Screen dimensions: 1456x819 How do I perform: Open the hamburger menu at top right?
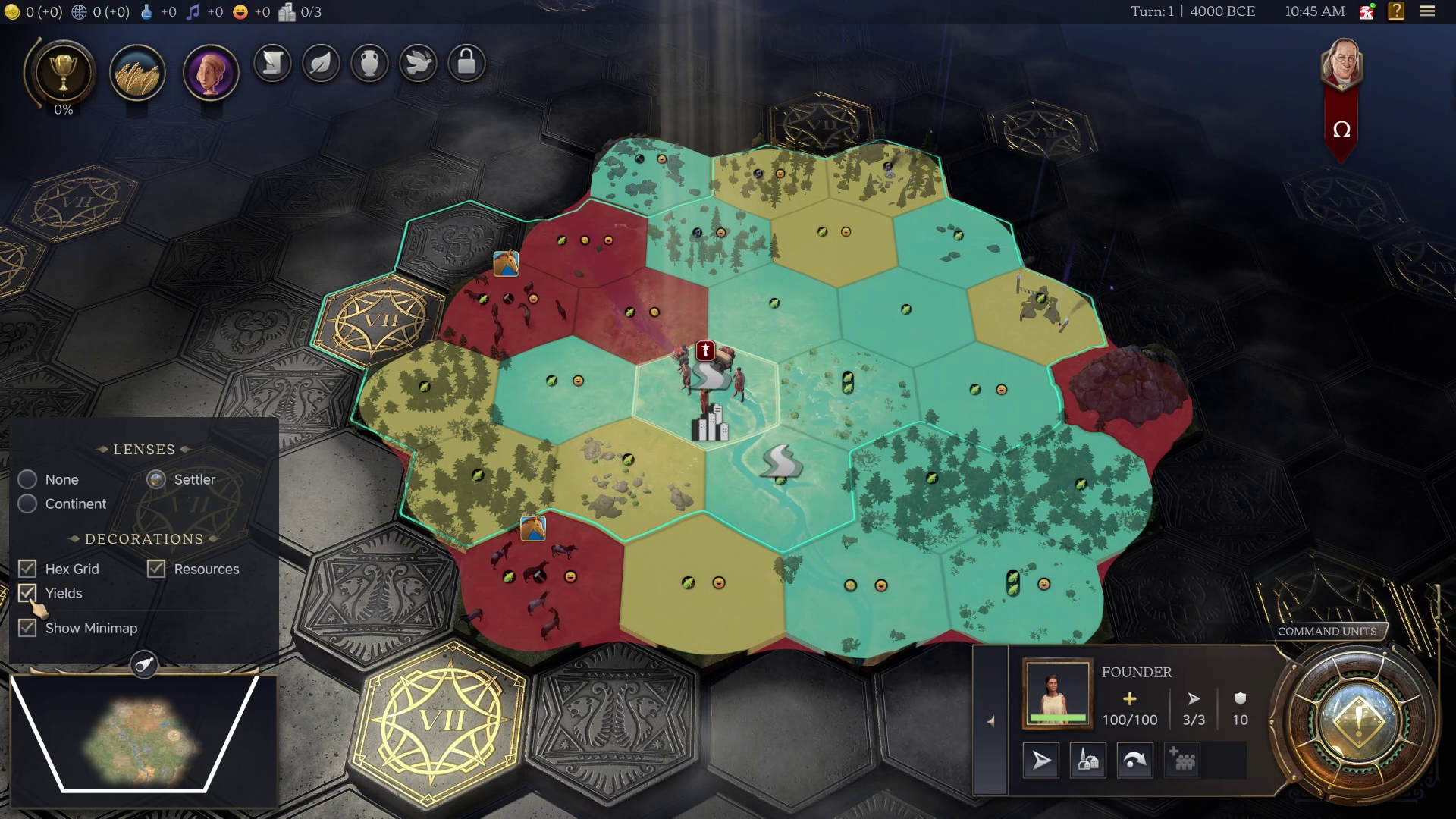[1427, 11]
